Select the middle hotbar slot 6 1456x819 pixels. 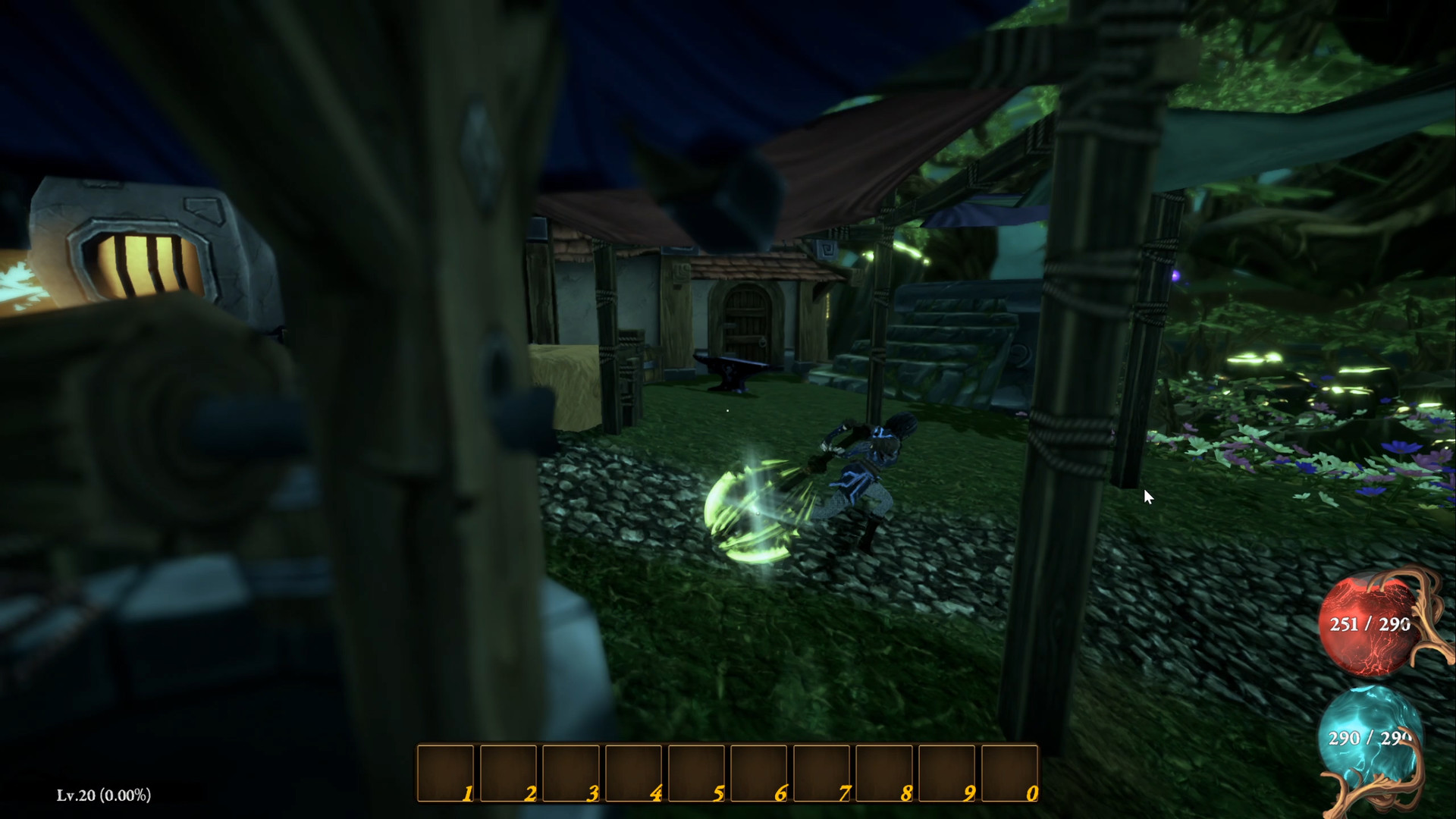pyautogui.click(x=758, y=773)
